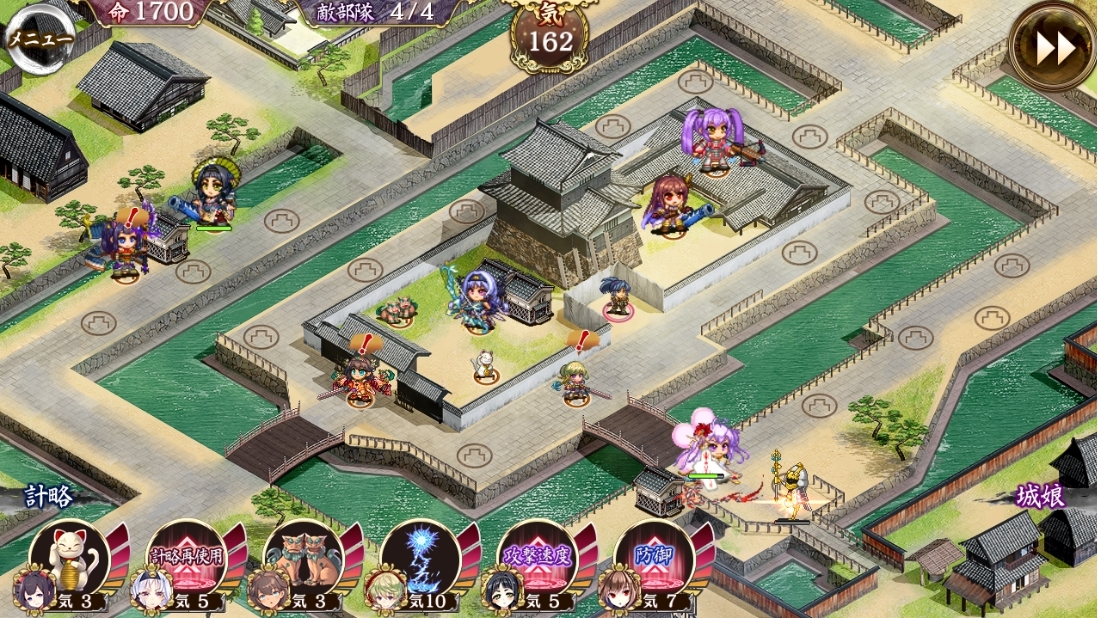Toggle the fast-forward speed button
Image resolution: width=1098 pixels, height=618 pixels.
(1051, 46)
